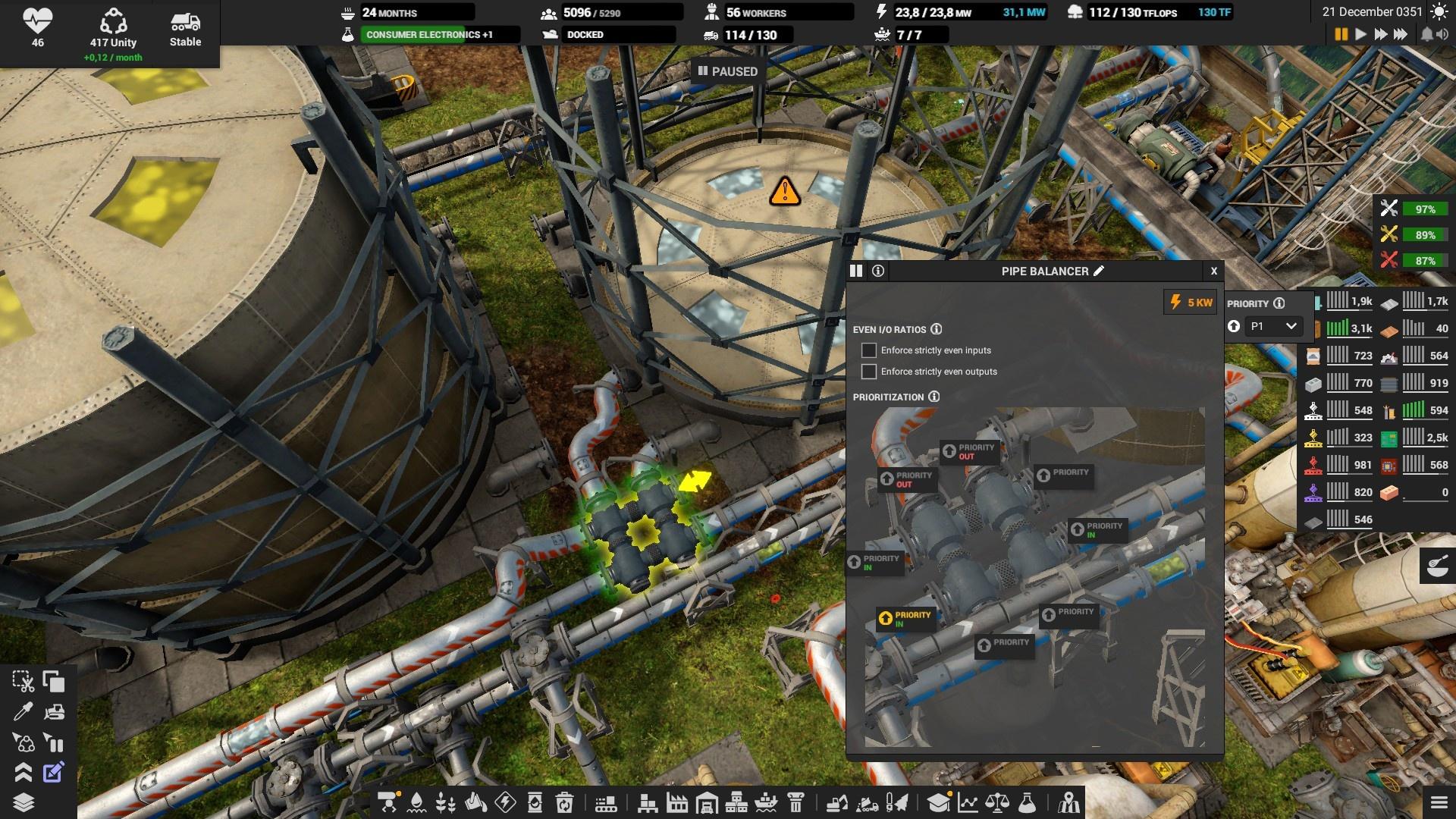Screen dimensions: 1456x819
Task: Tick "Enforce strictly even inputs" checkbox
Action: click(869, 350)
